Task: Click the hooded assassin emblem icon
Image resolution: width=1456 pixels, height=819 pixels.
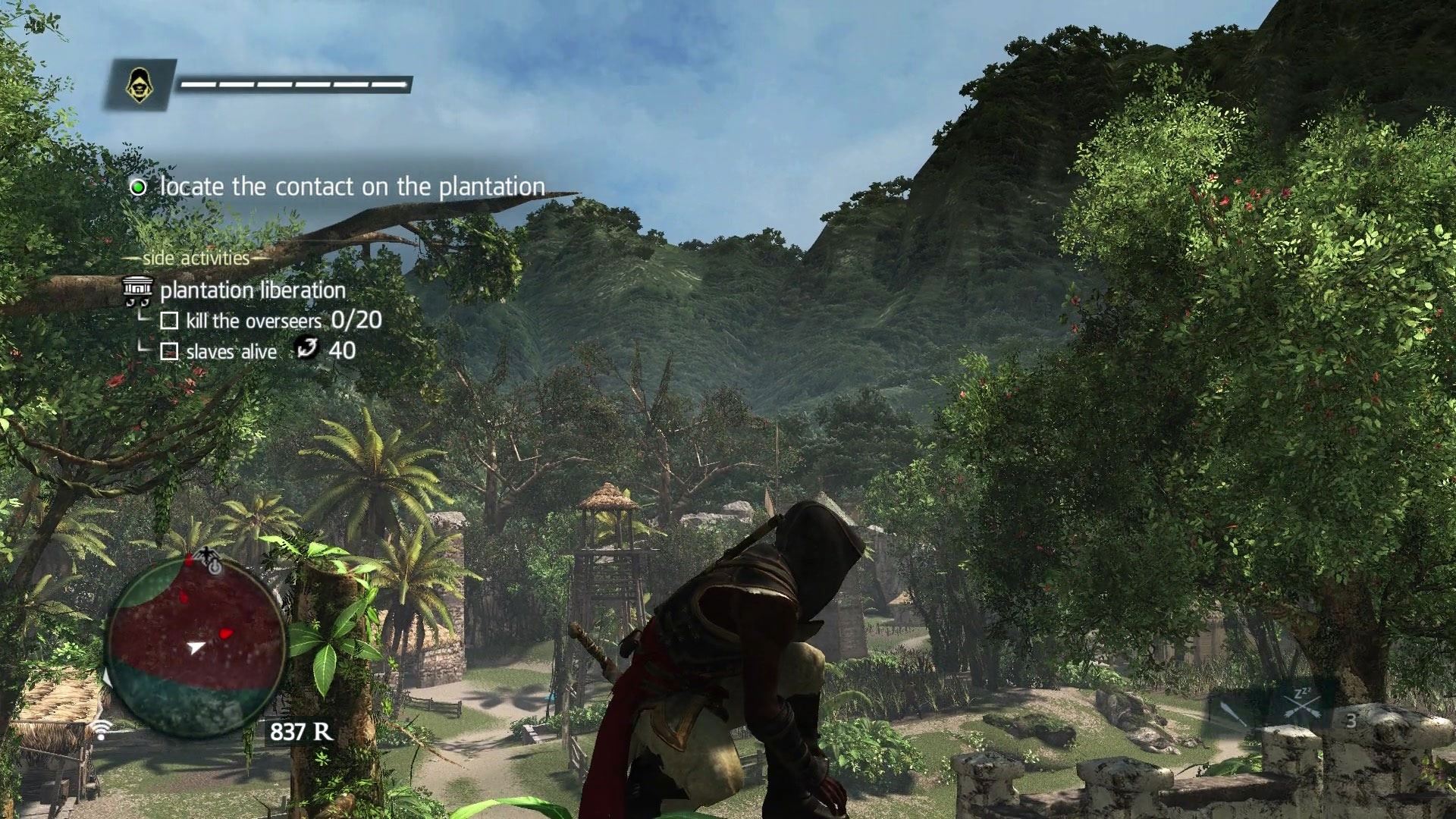Action: click(138, 83)
